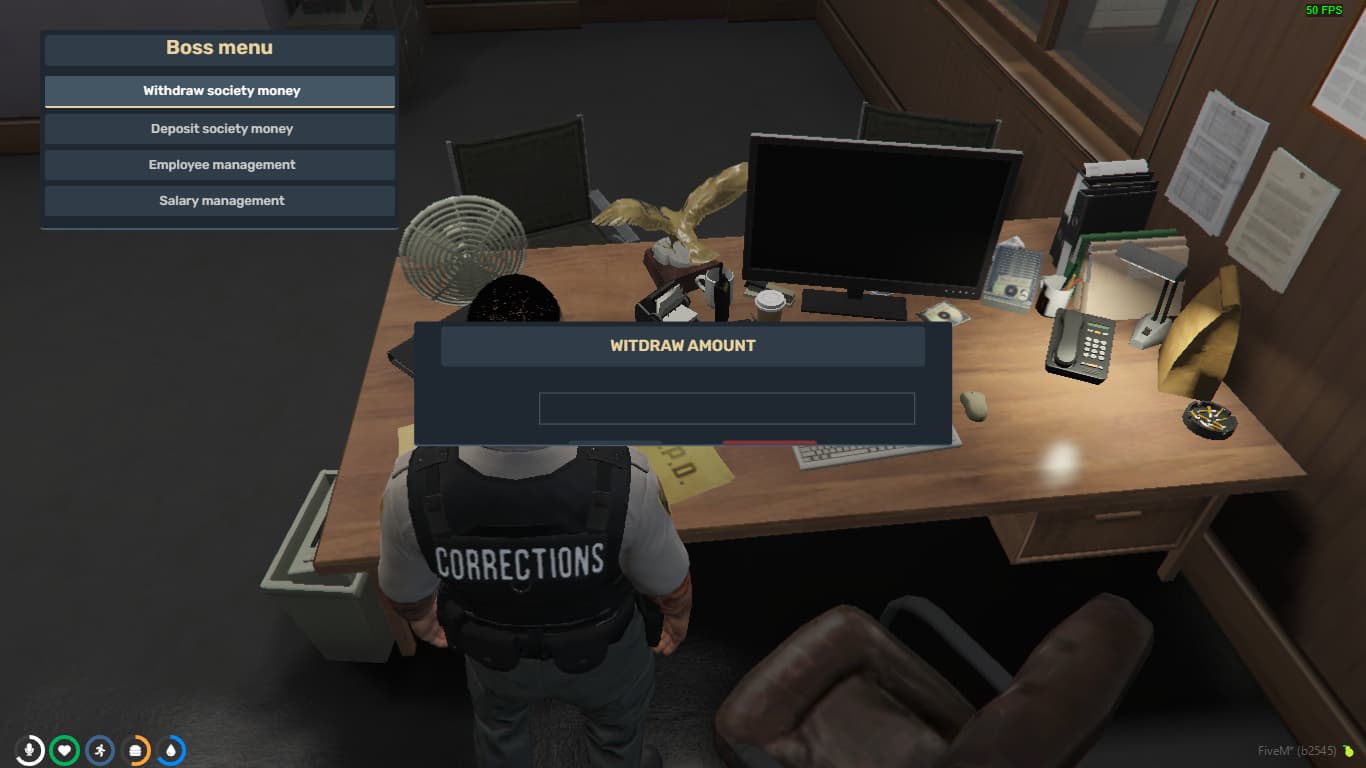This screenshot has height=768, width=1366.
Task: Click the WITDRAW AMOUNT title bar
Action: (x=684, y=345)
